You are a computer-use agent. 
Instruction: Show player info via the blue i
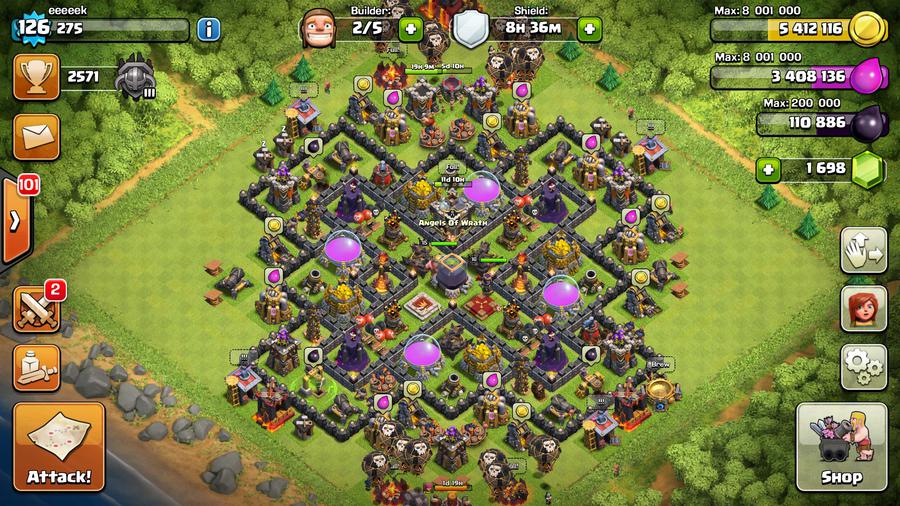(210, 29)
